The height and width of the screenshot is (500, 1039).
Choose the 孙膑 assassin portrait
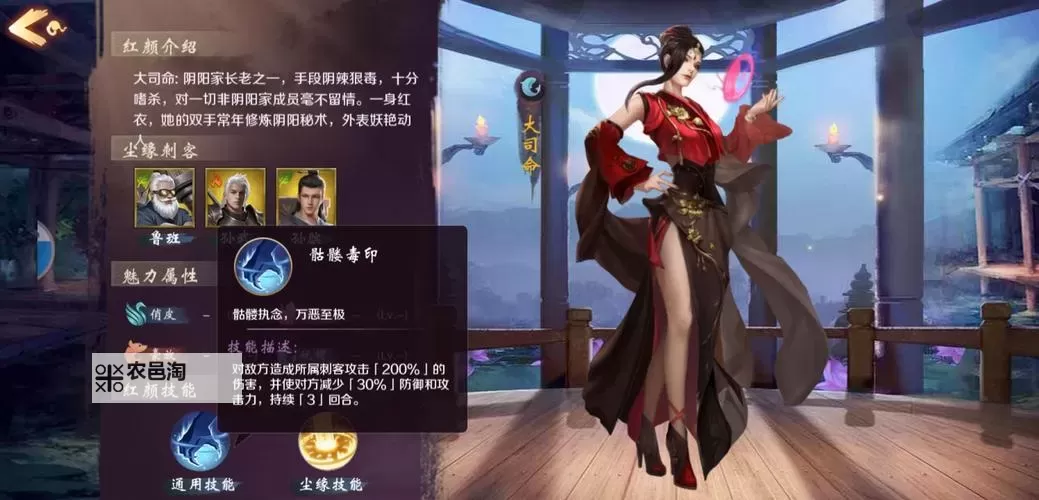pyautogui.click(x=305, y=197)
